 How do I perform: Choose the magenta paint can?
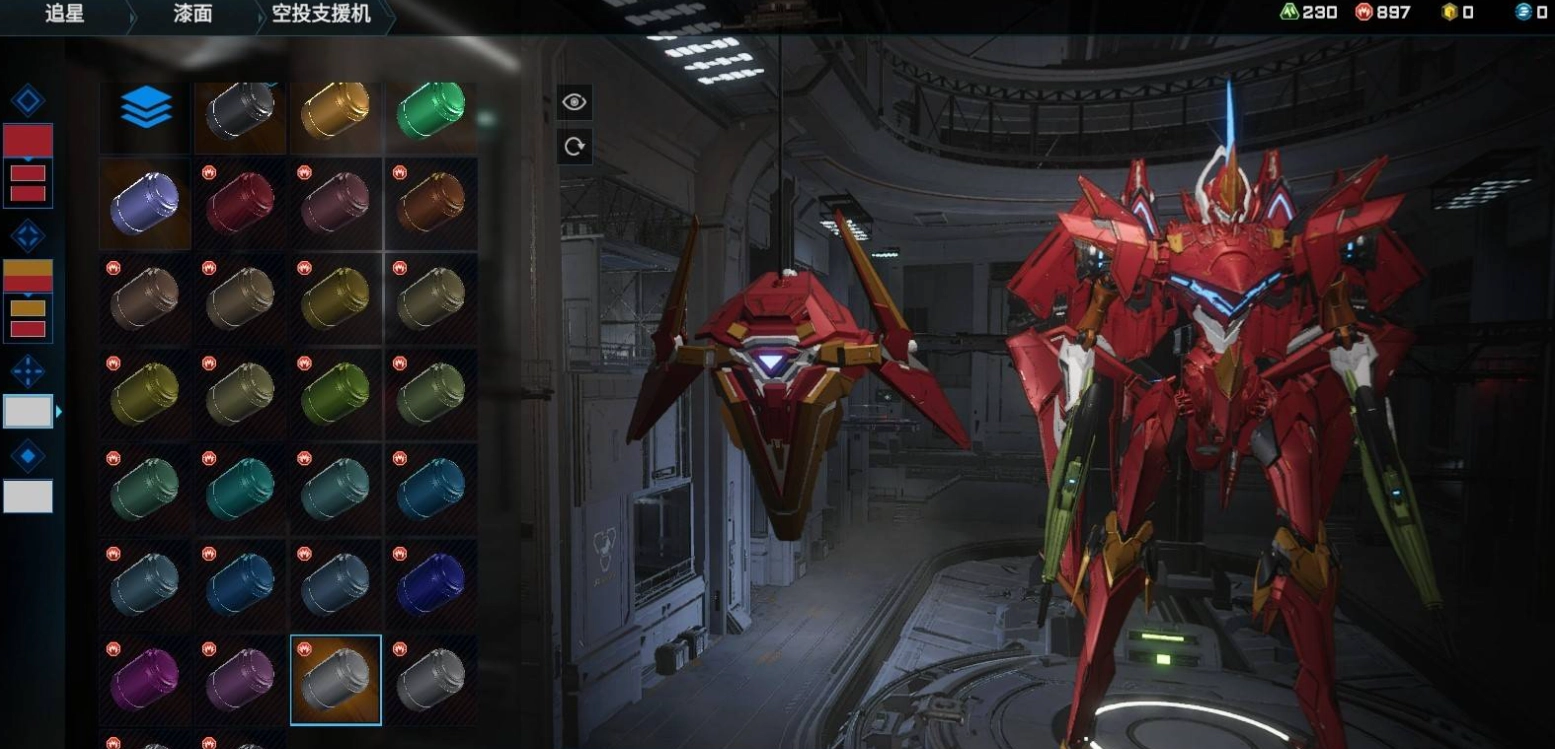(x=145, y=680)
